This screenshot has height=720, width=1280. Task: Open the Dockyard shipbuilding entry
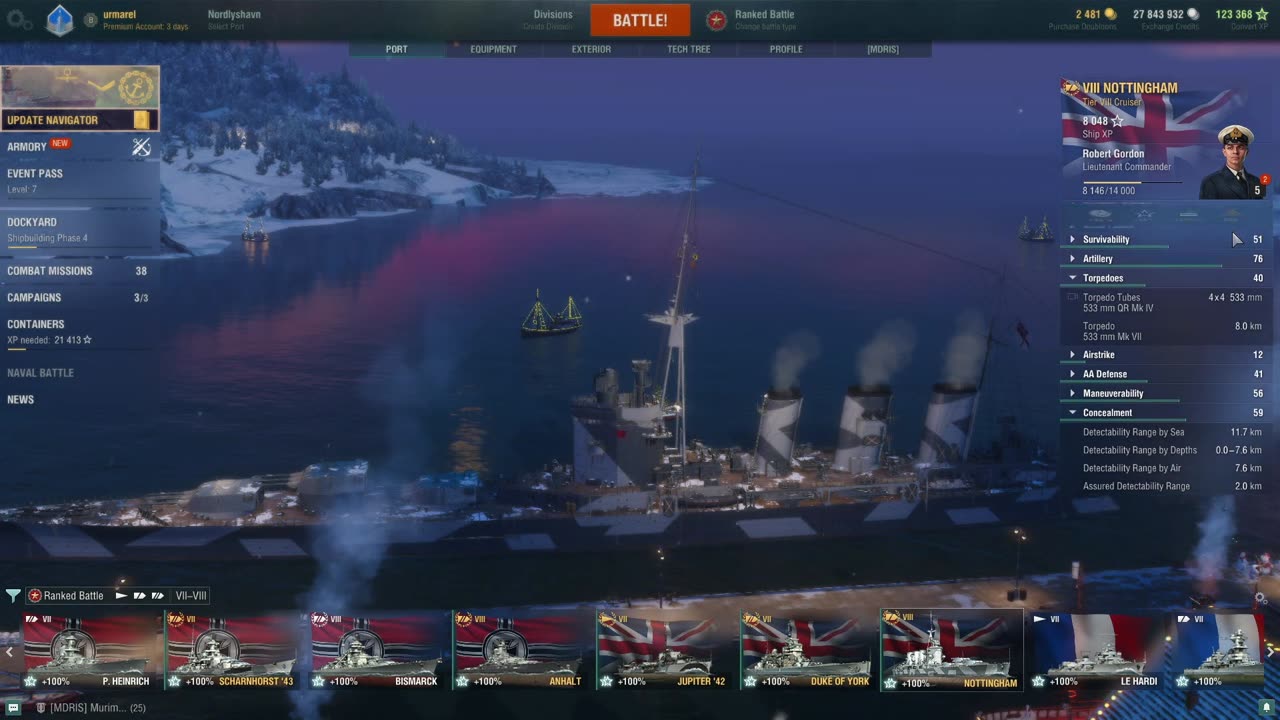pyautogui.click(x=32, y=223)
